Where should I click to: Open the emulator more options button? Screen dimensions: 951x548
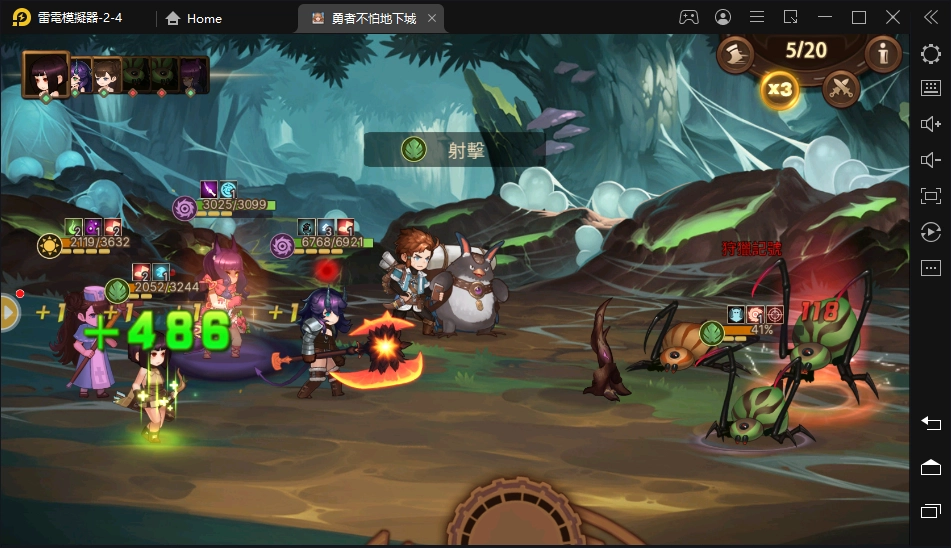(x=930, y=268)
